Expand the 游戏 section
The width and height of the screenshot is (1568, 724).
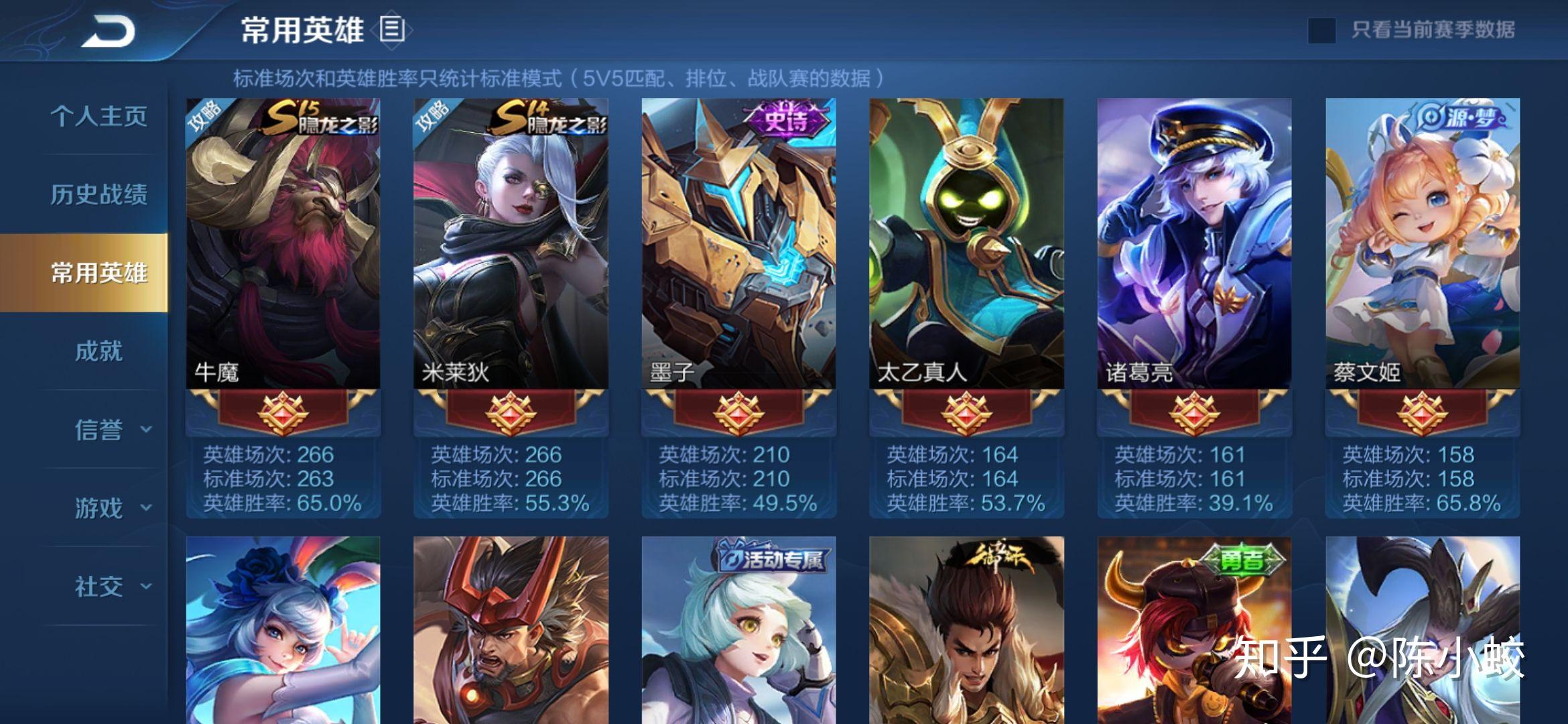111,508
